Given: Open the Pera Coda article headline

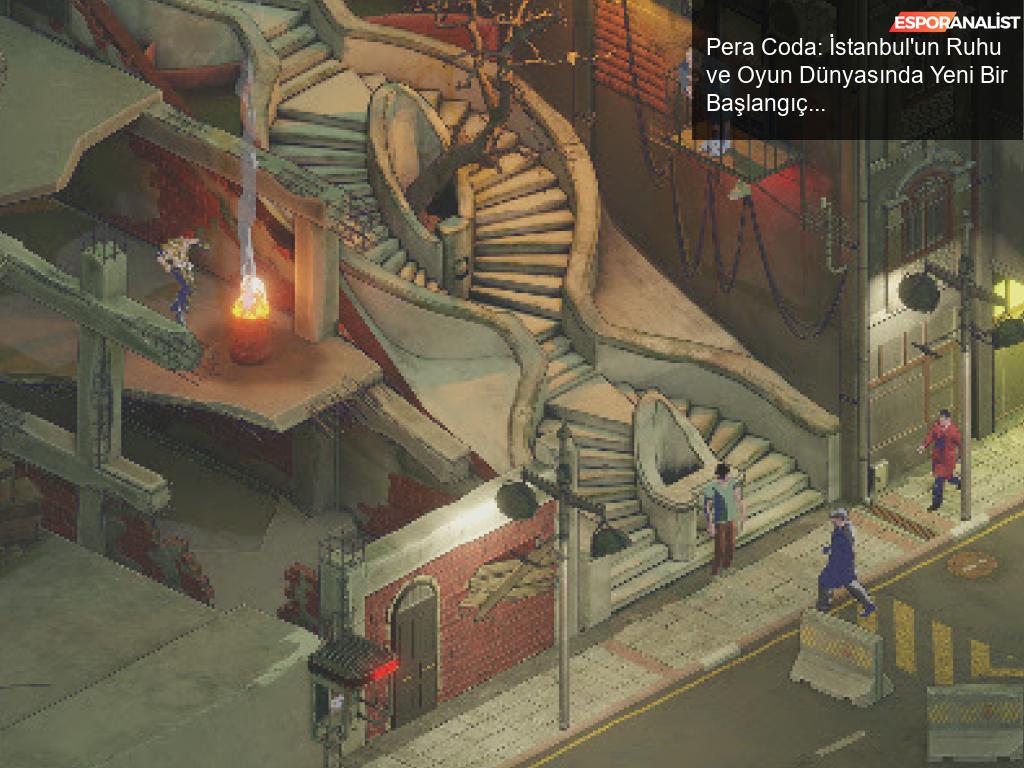Looking at the screenshot, I should coord(857,76).
